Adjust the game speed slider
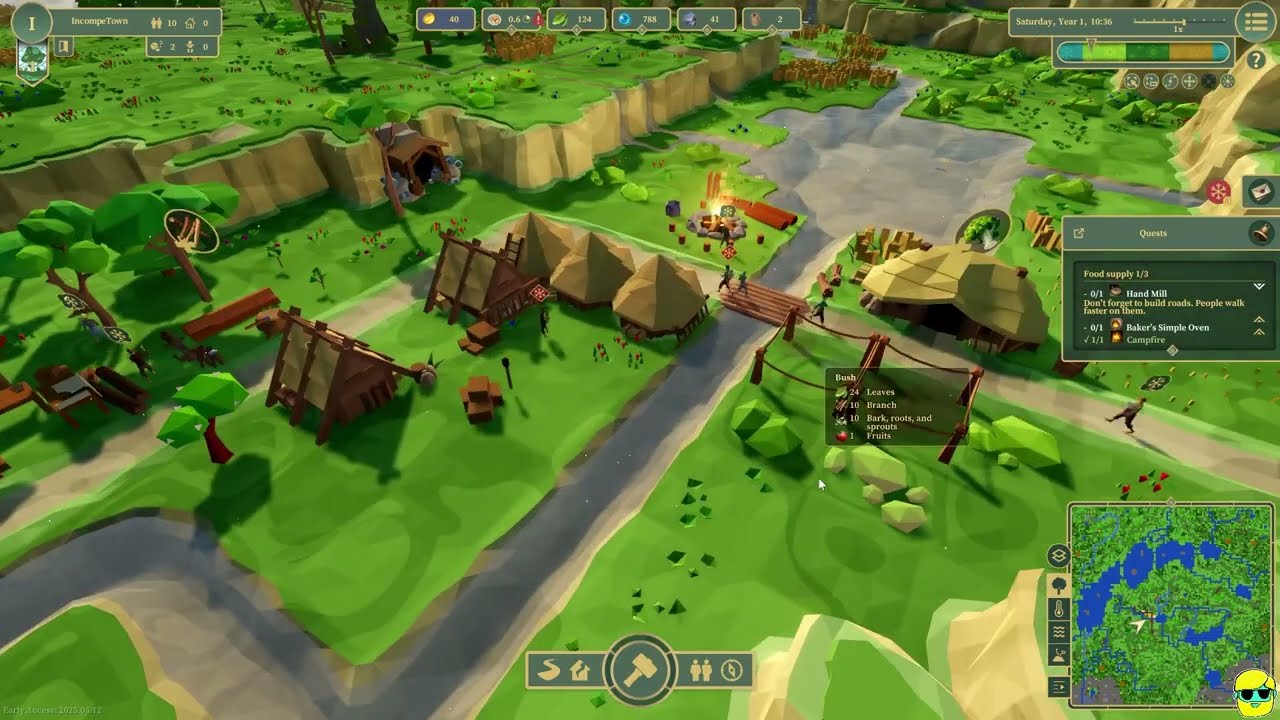This screenshot has height=720, width=1280. (x=1184, y=21)
